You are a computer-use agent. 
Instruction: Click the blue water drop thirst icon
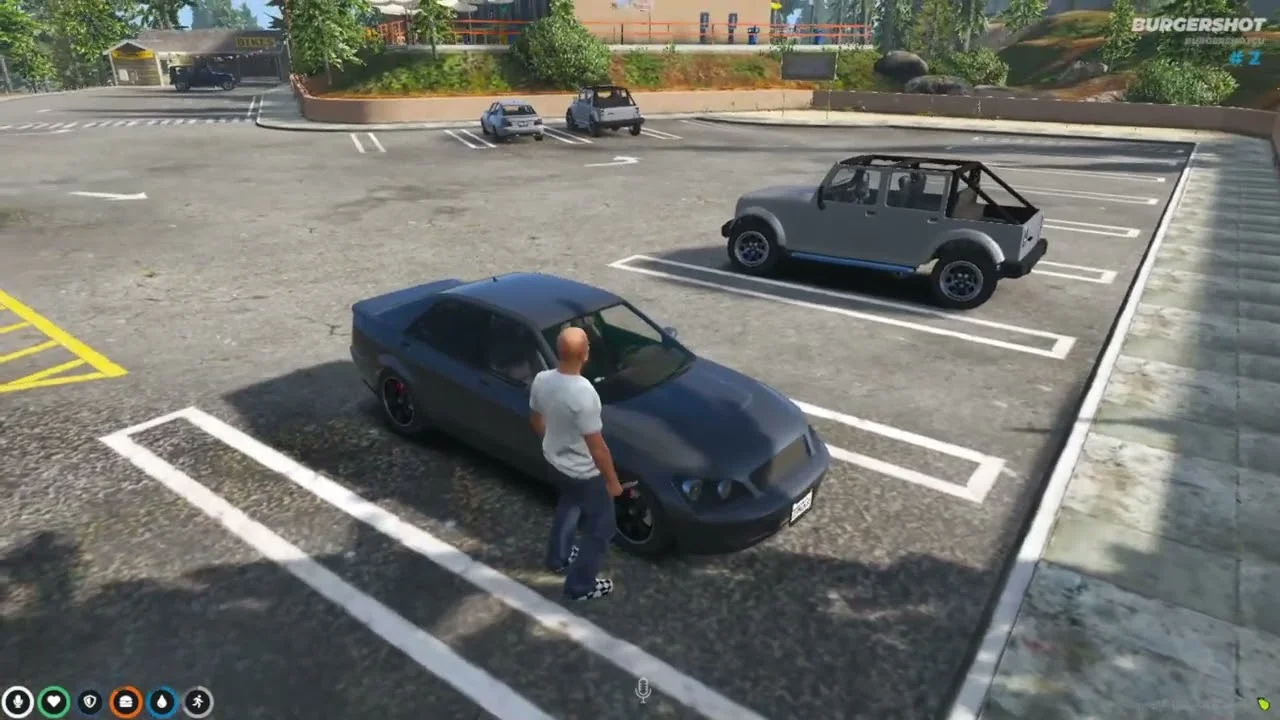point(162,702)
